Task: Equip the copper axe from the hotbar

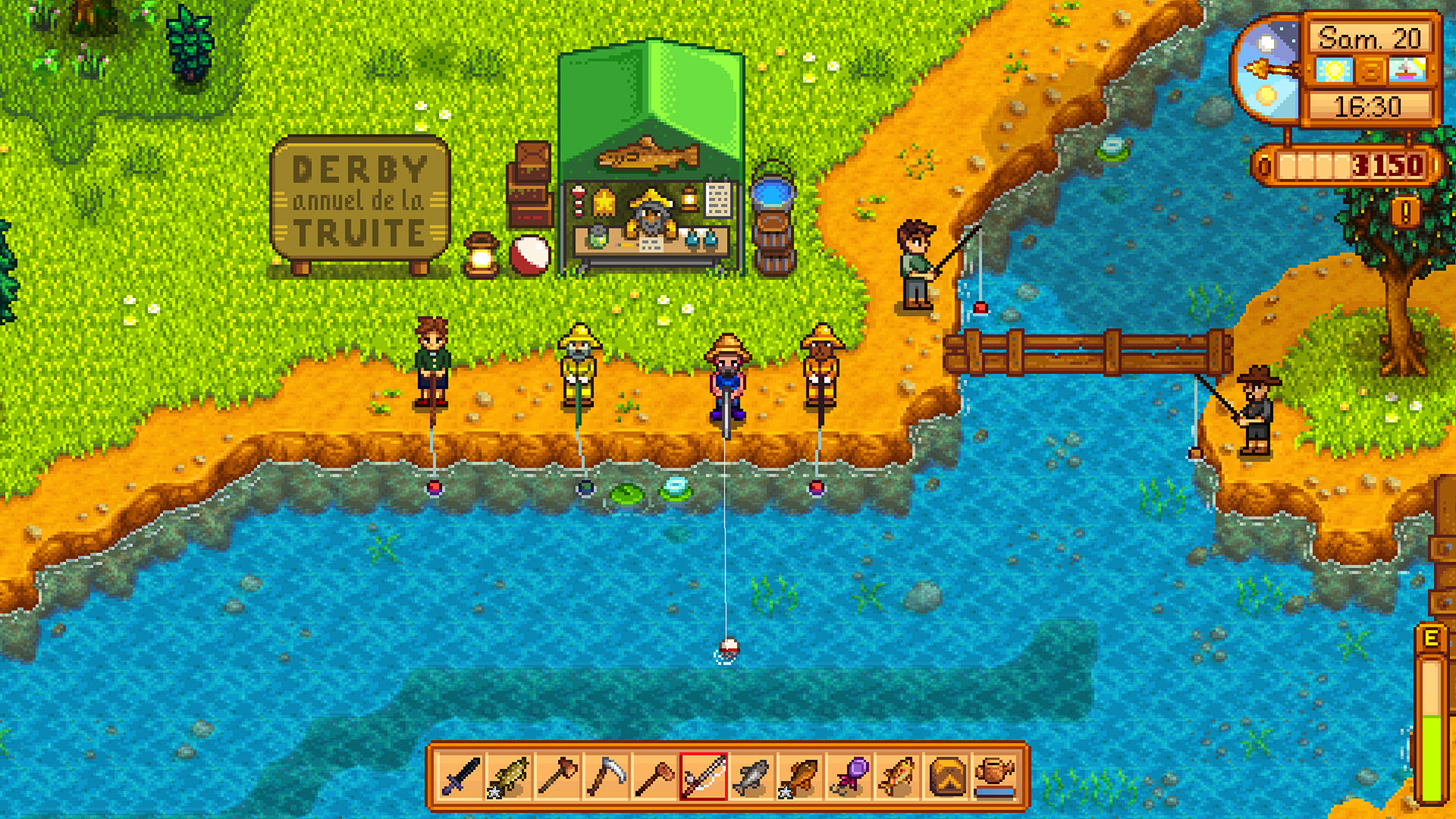Action: tap(557, 777)
